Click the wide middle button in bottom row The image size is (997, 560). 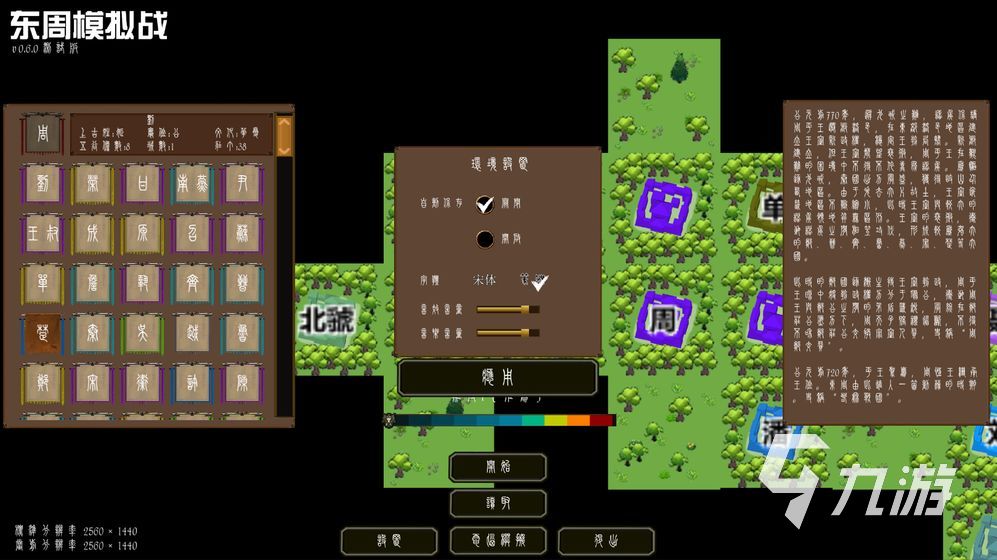click(497, 541)
